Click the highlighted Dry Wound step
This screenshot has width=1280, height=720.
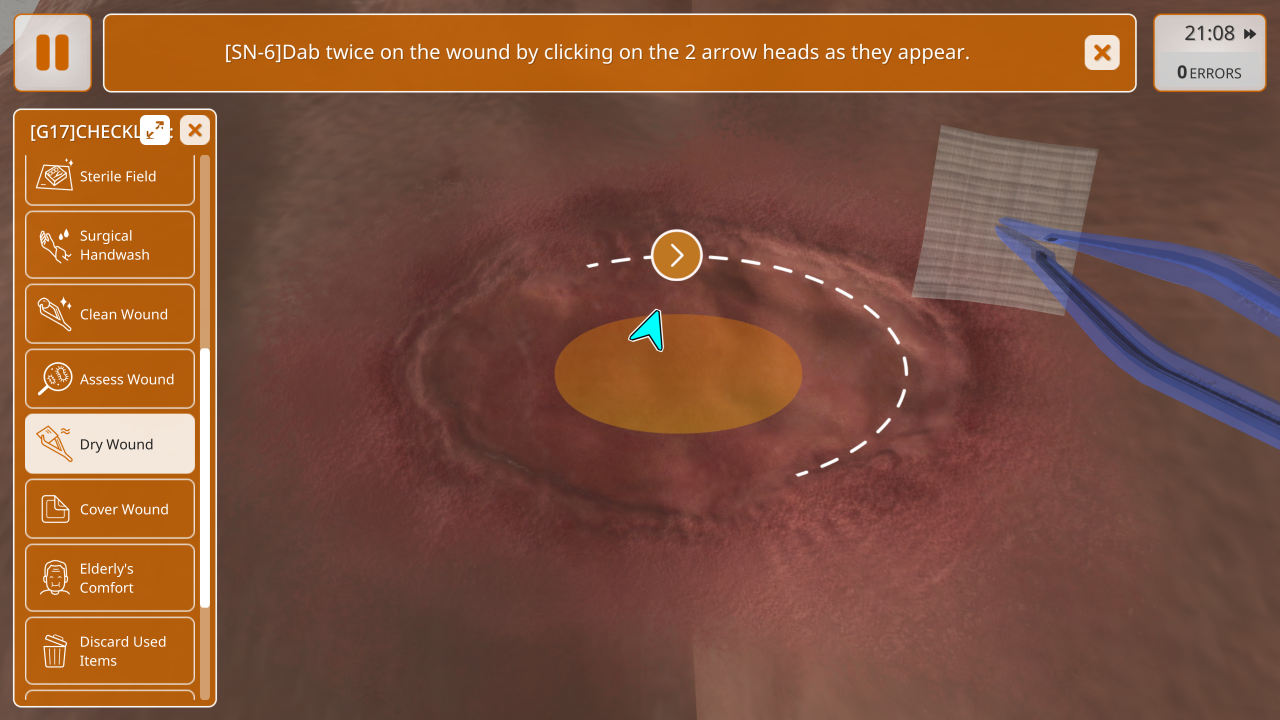click(110, 444)
